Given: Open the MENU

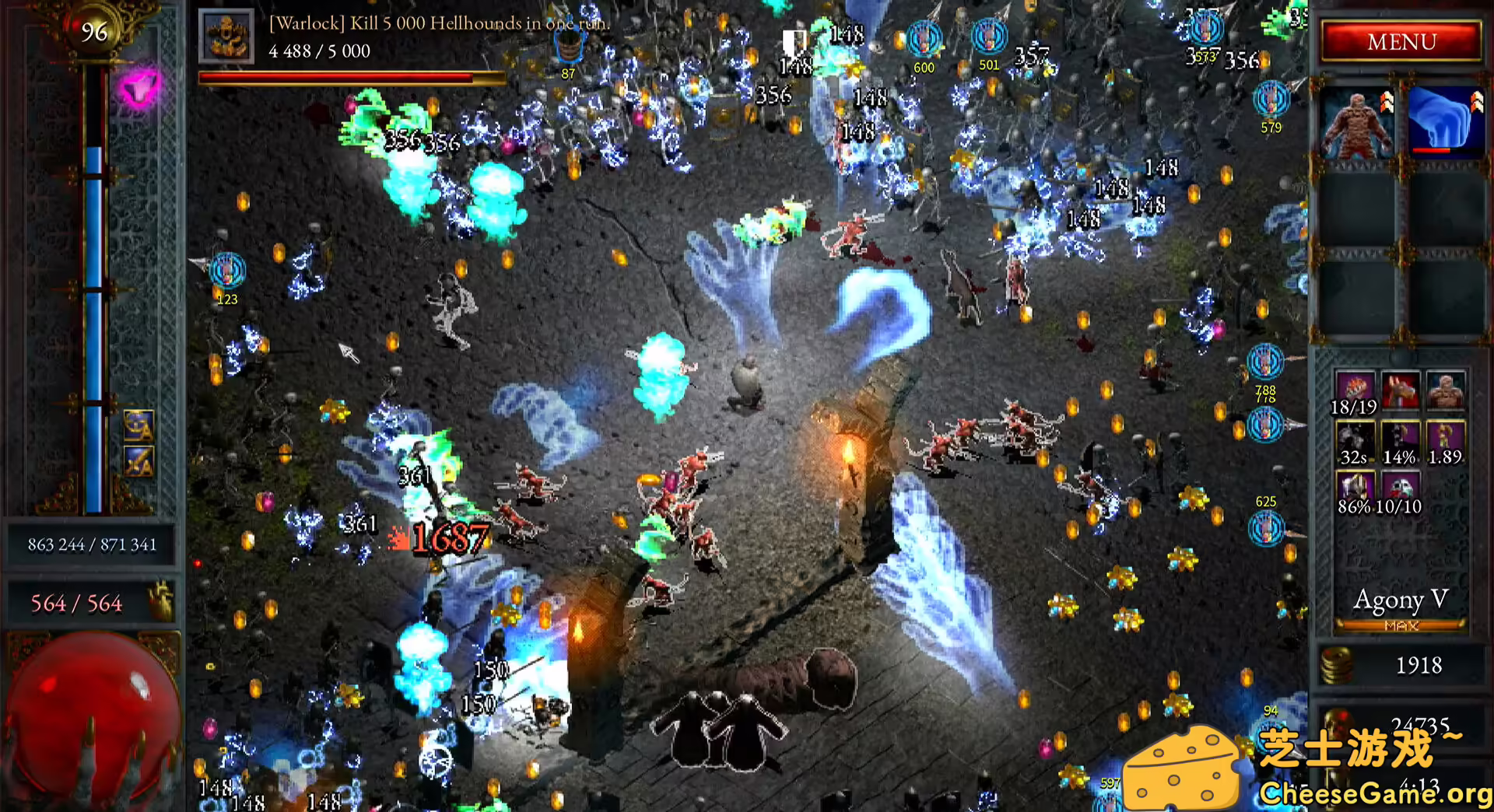Looking at the screenshot, I should [1399, 40].
